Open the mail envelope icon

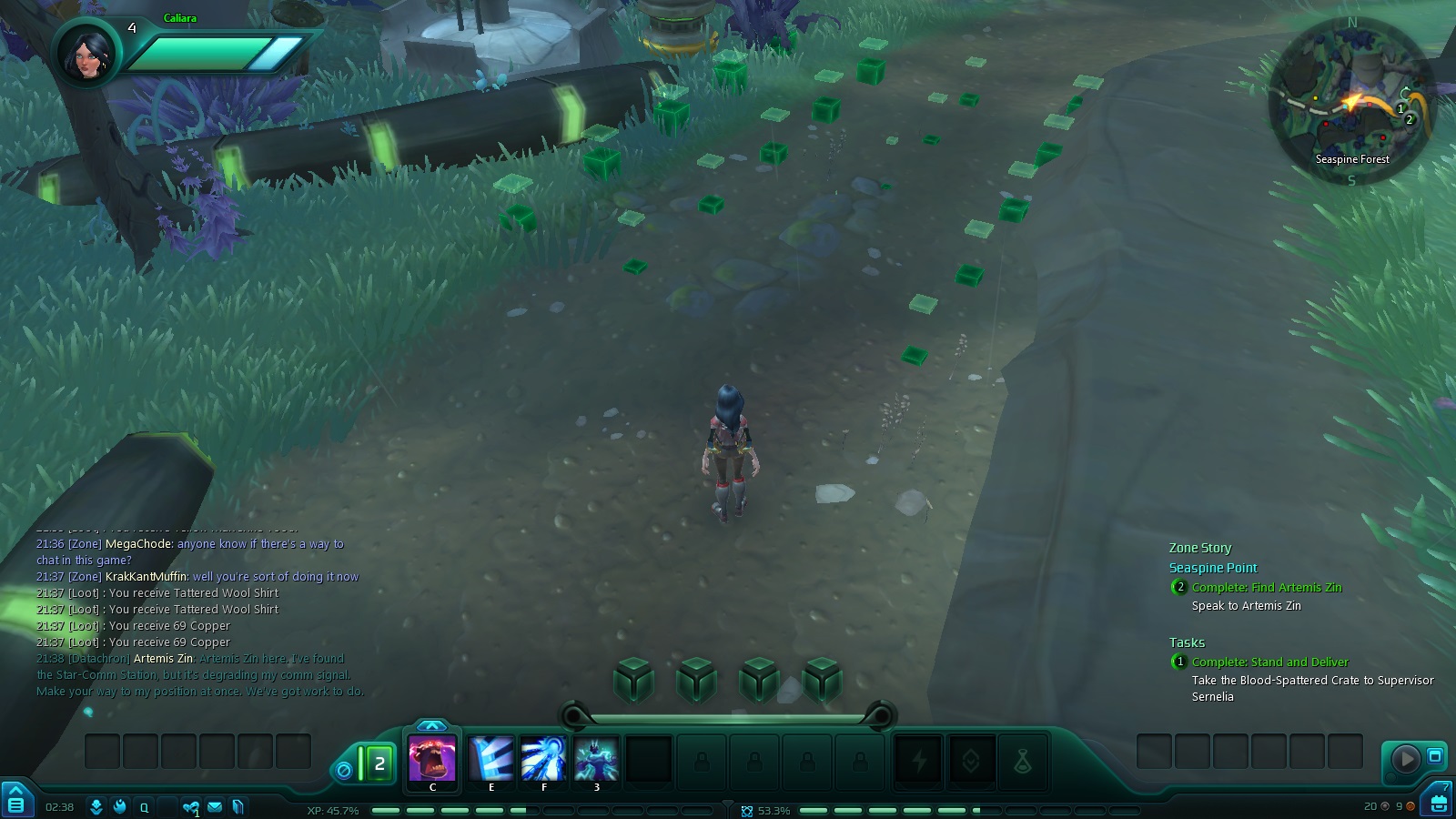[x=215, y=806]
